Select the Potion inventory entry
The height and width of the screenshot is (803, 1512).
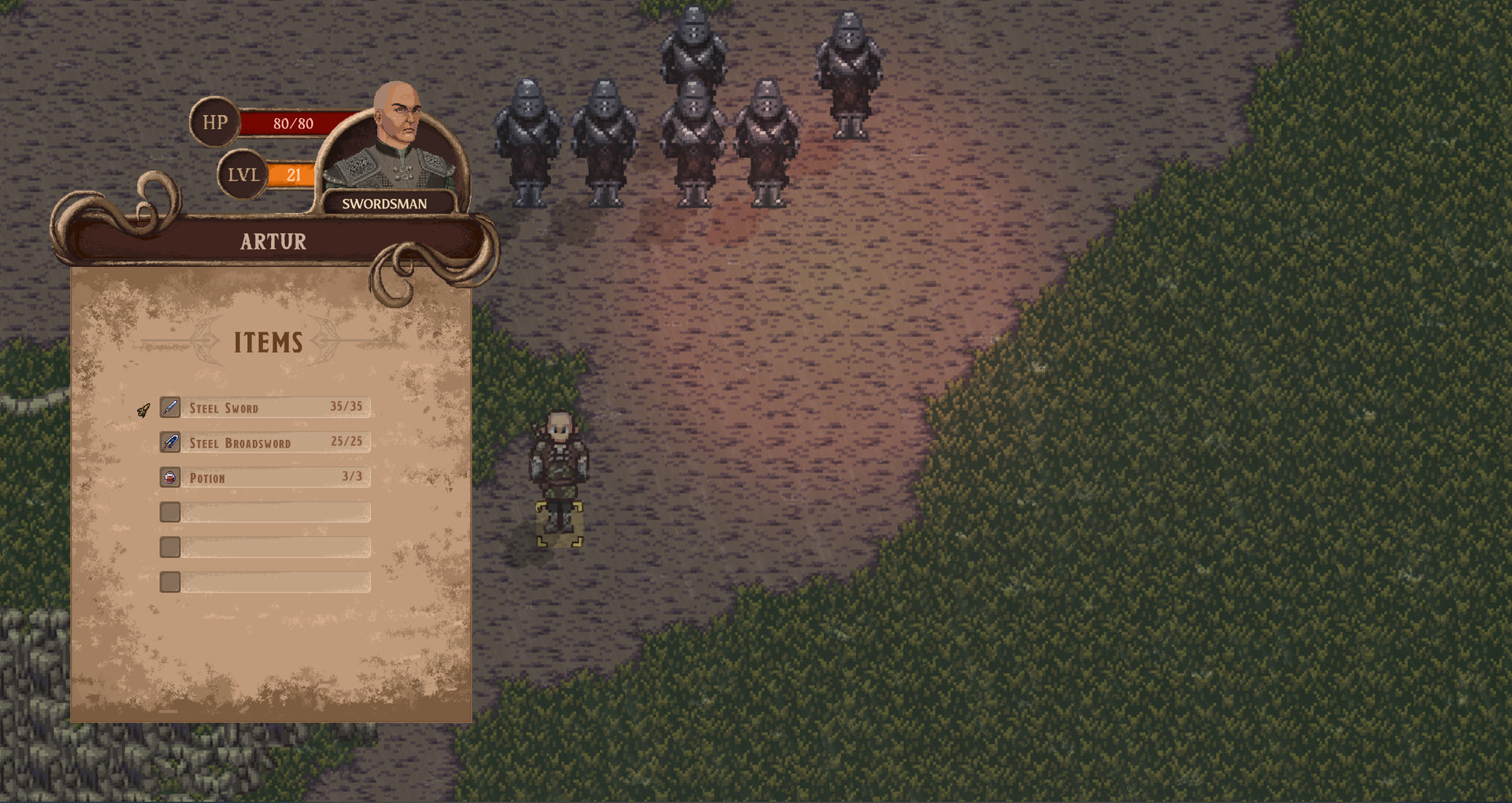click(268, 477)
